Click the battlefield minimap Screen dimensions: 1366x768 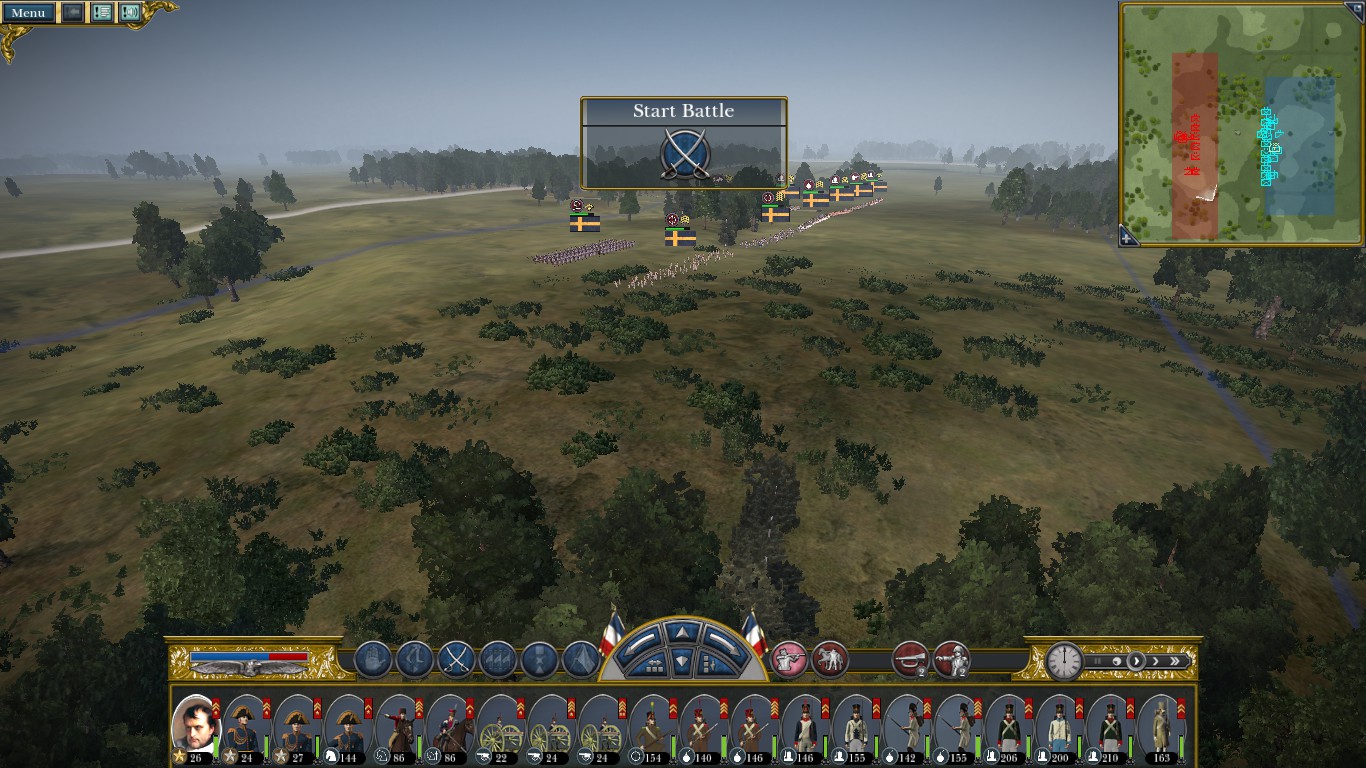tap(1241, 125)
